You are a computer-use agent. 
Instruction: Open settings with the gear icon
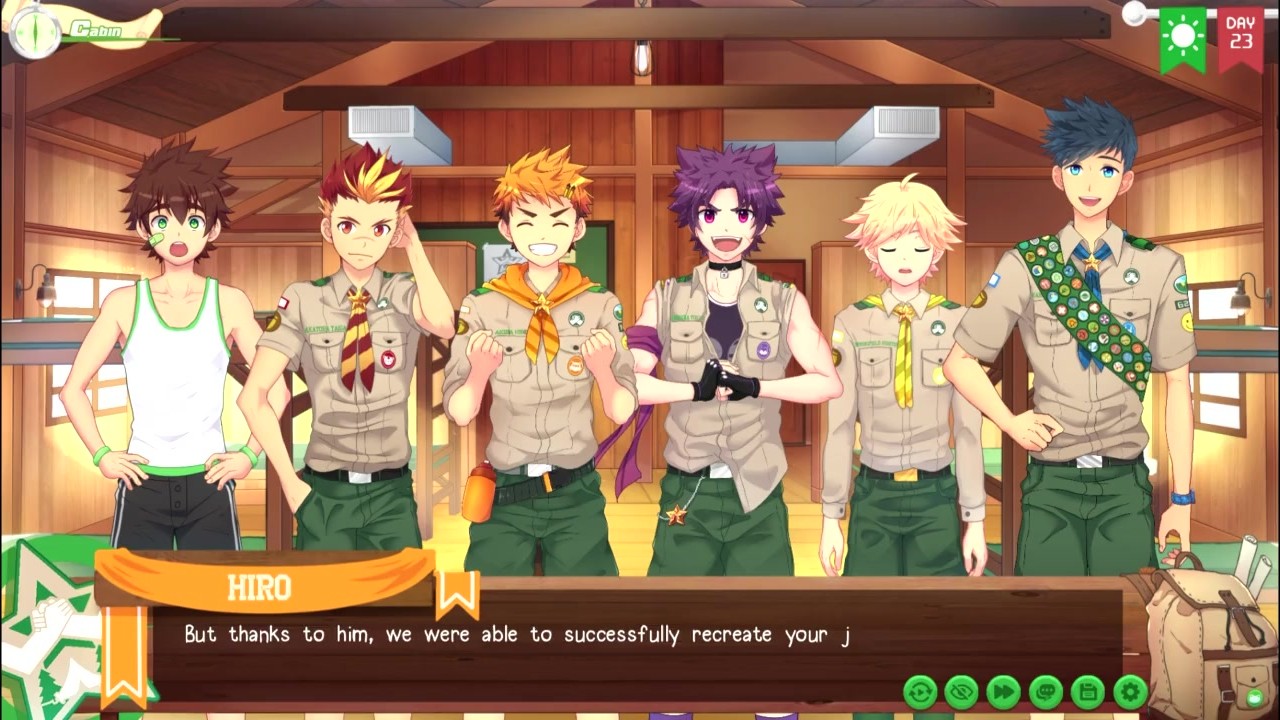[1130, 691]
